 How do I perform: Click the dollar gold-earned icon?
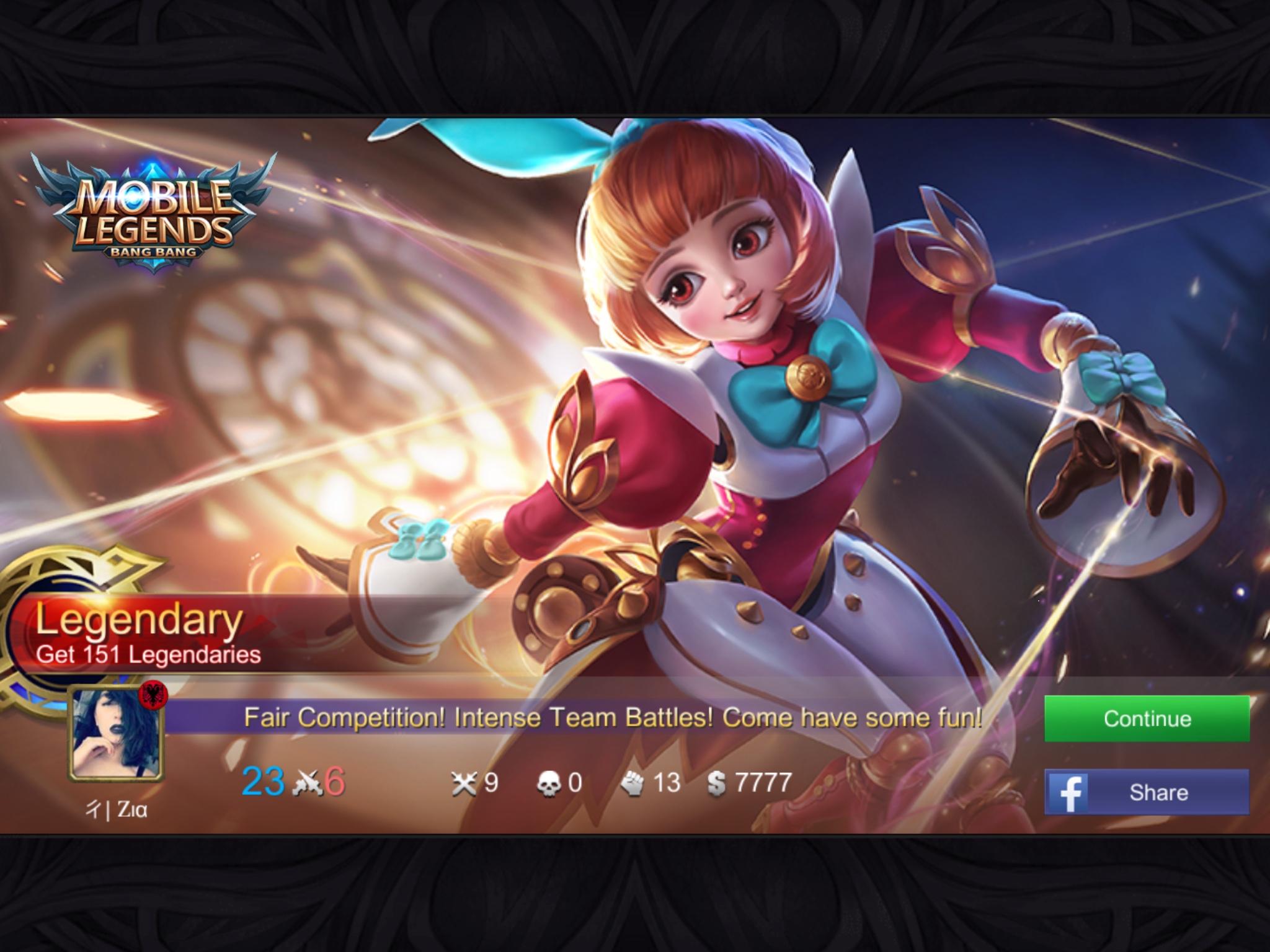(718, 784)
